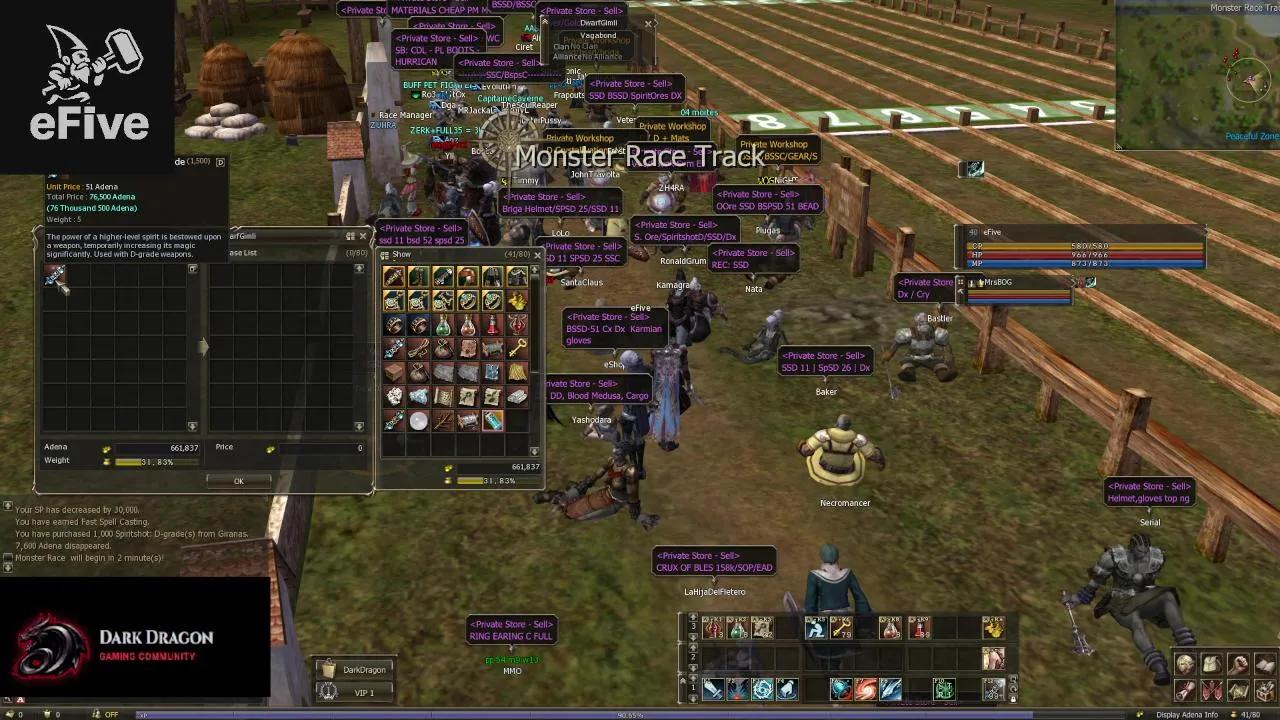This screenshot has width=1280, height=720.
Task: Pick the green potion flask in the inventory
Action: (443, 325)
